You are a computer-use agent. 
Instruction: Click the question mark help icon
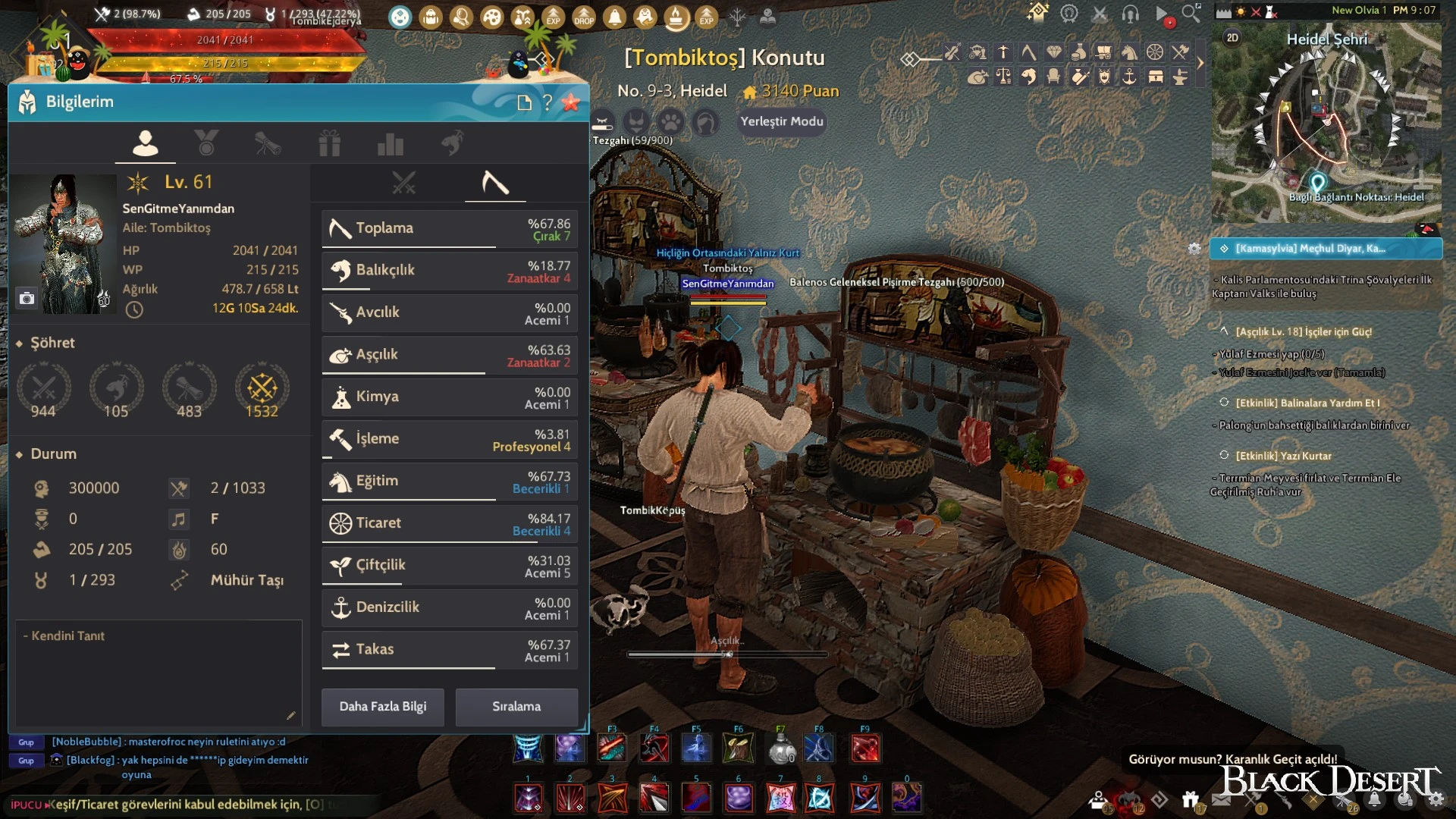[548, 102]
